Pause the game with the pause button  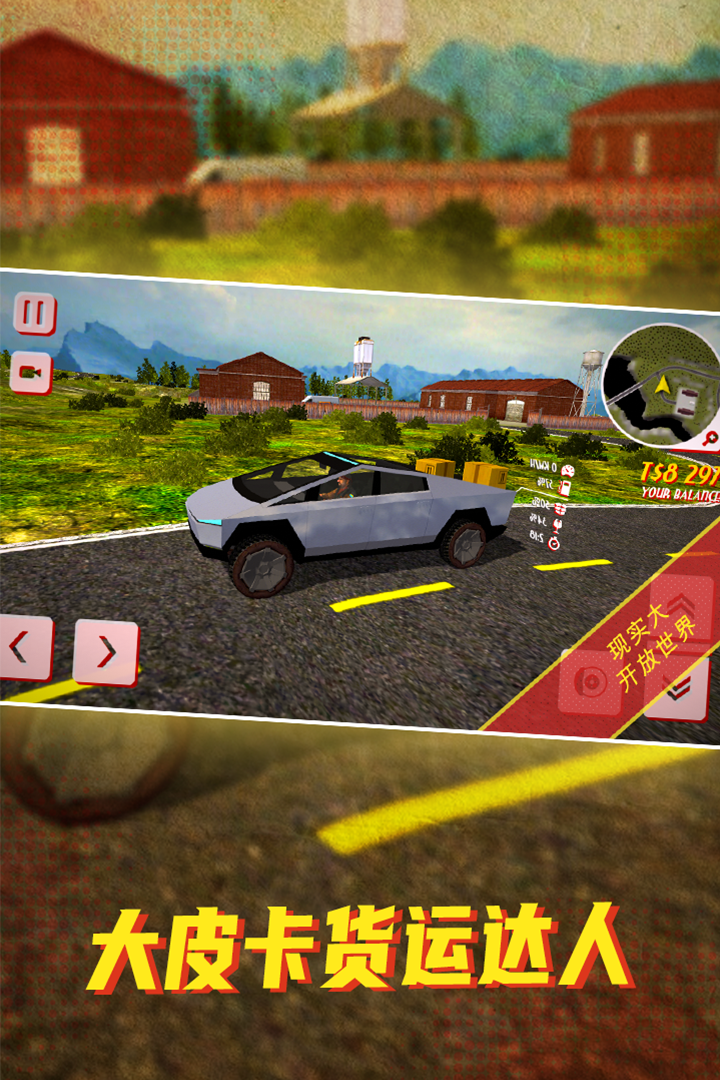pyautogui.click(x=34, y=314)
